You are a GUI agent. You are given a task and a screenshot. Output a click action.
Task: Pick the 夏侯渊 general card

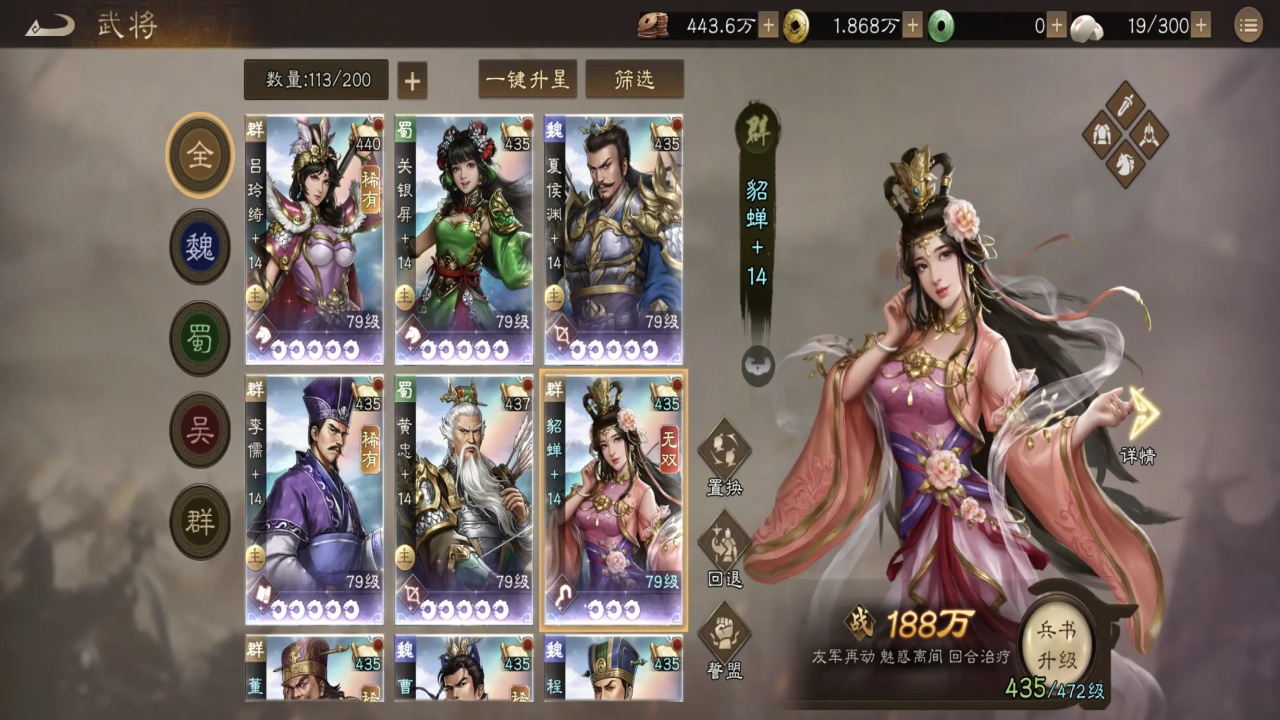pyautogui.click(x=613, y=240)
